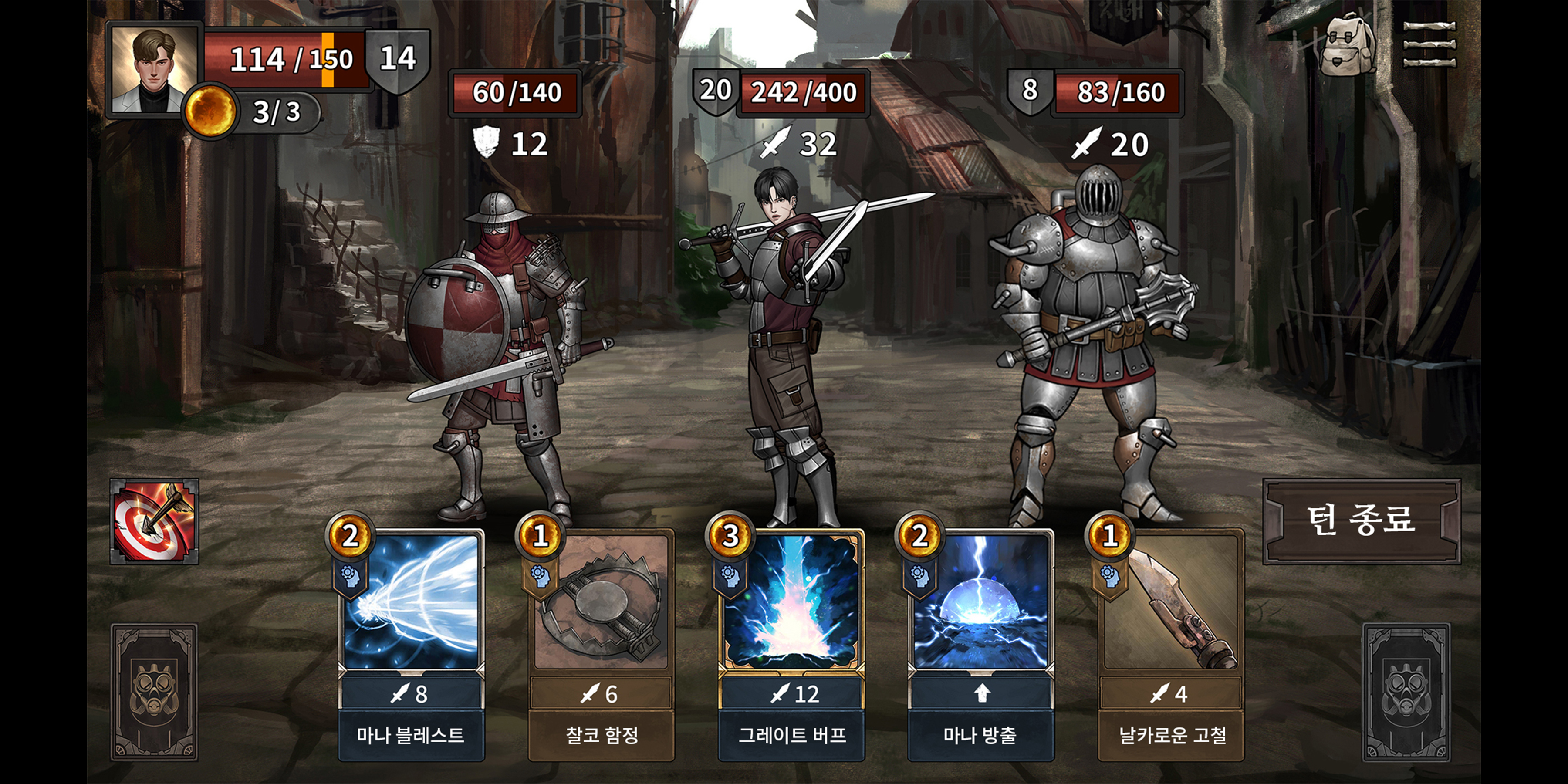End the turn with 턴 종료 button
Image resolution: width=1568 pixels, height=784 pixels.
(1361, 521)
